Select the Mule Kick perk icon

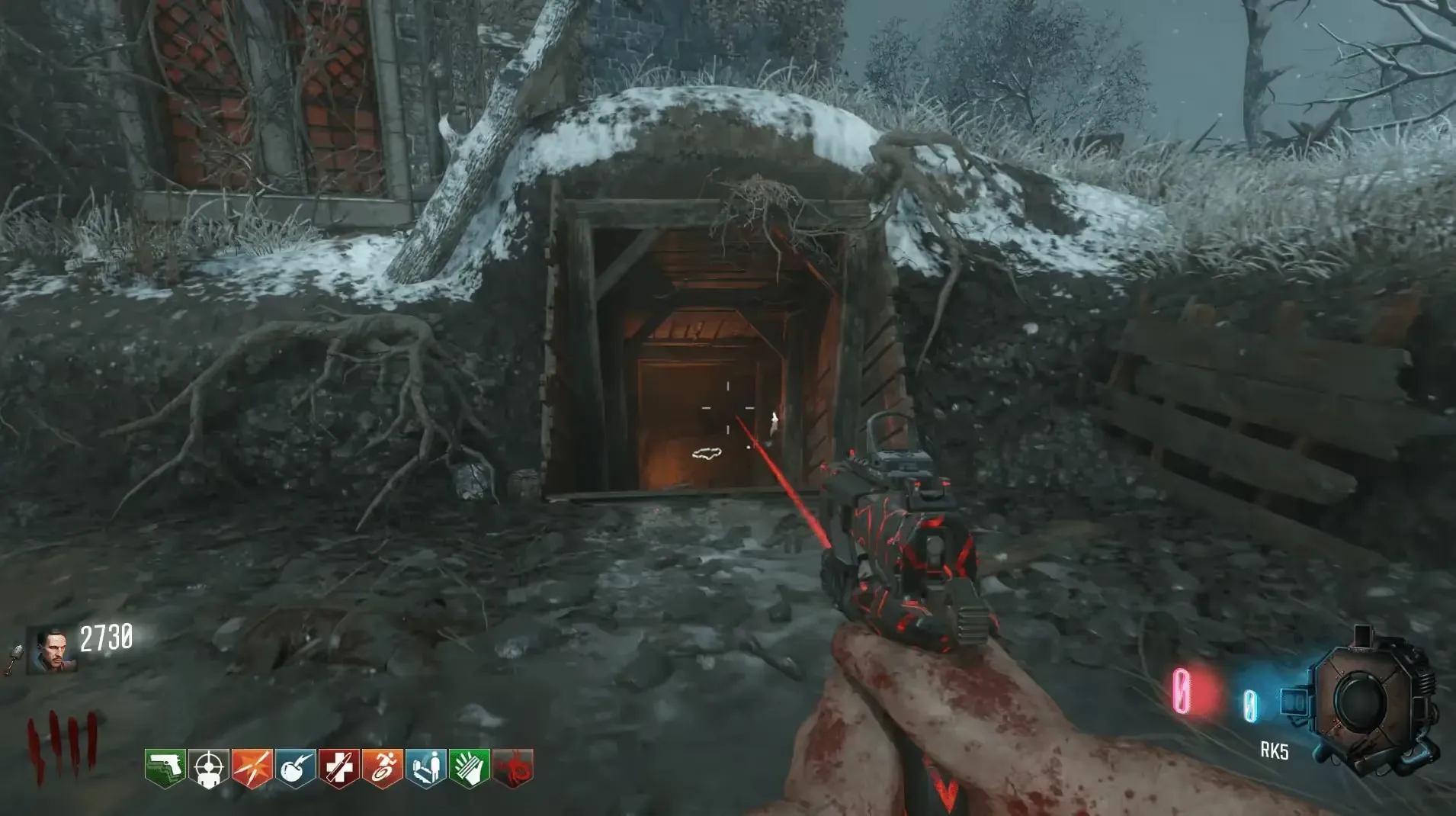165,768
